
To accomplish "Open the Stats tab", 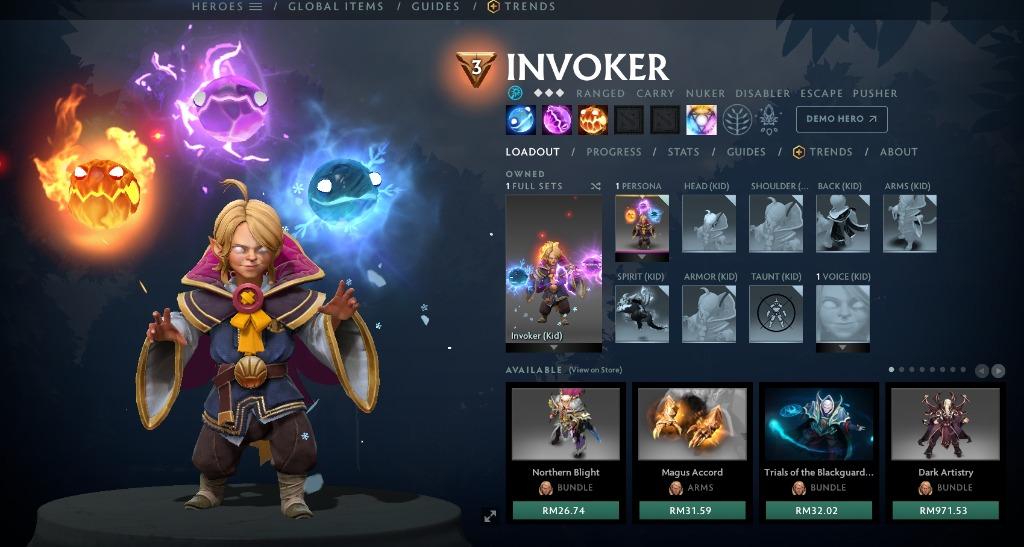I will click(683, 152).
